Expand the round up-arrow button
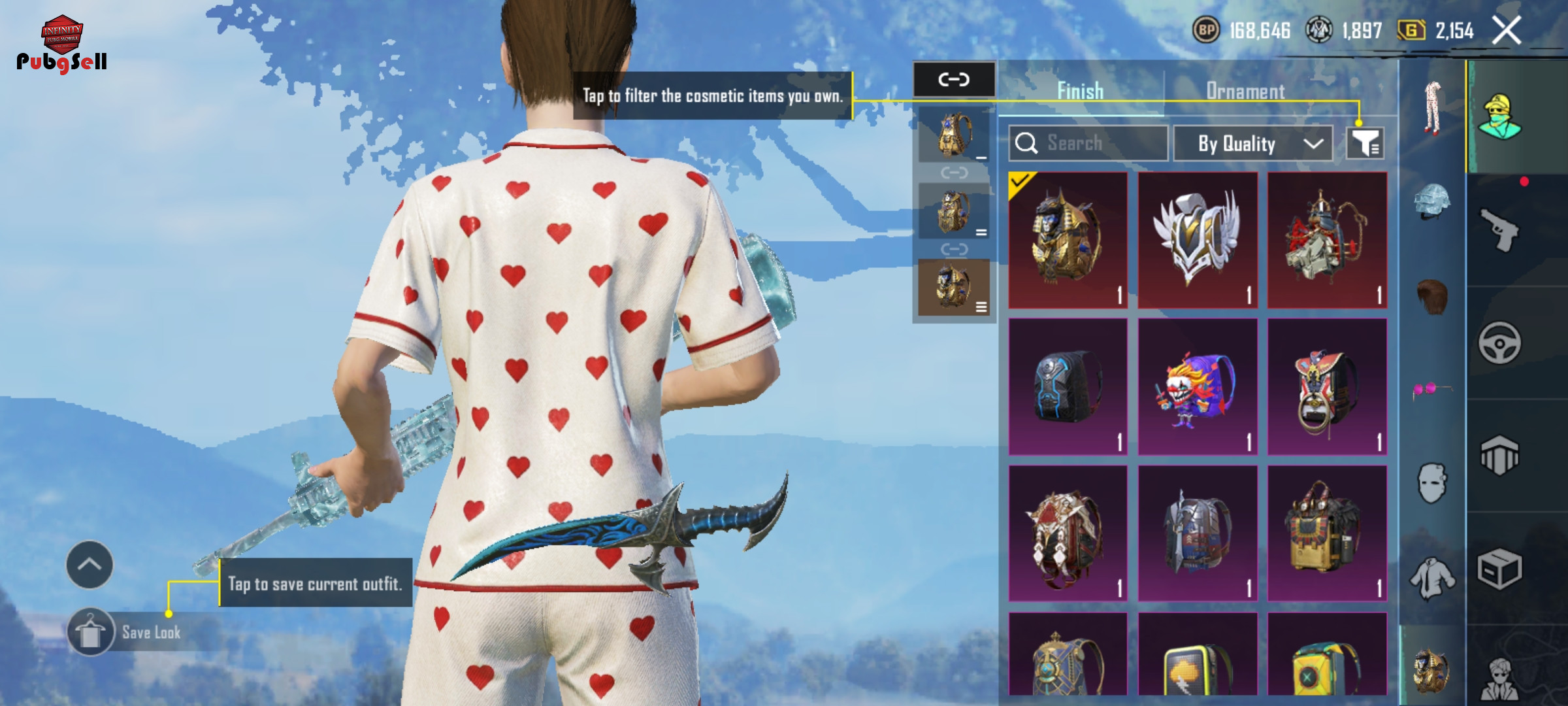1568x706 pixels. pos(90,565)
